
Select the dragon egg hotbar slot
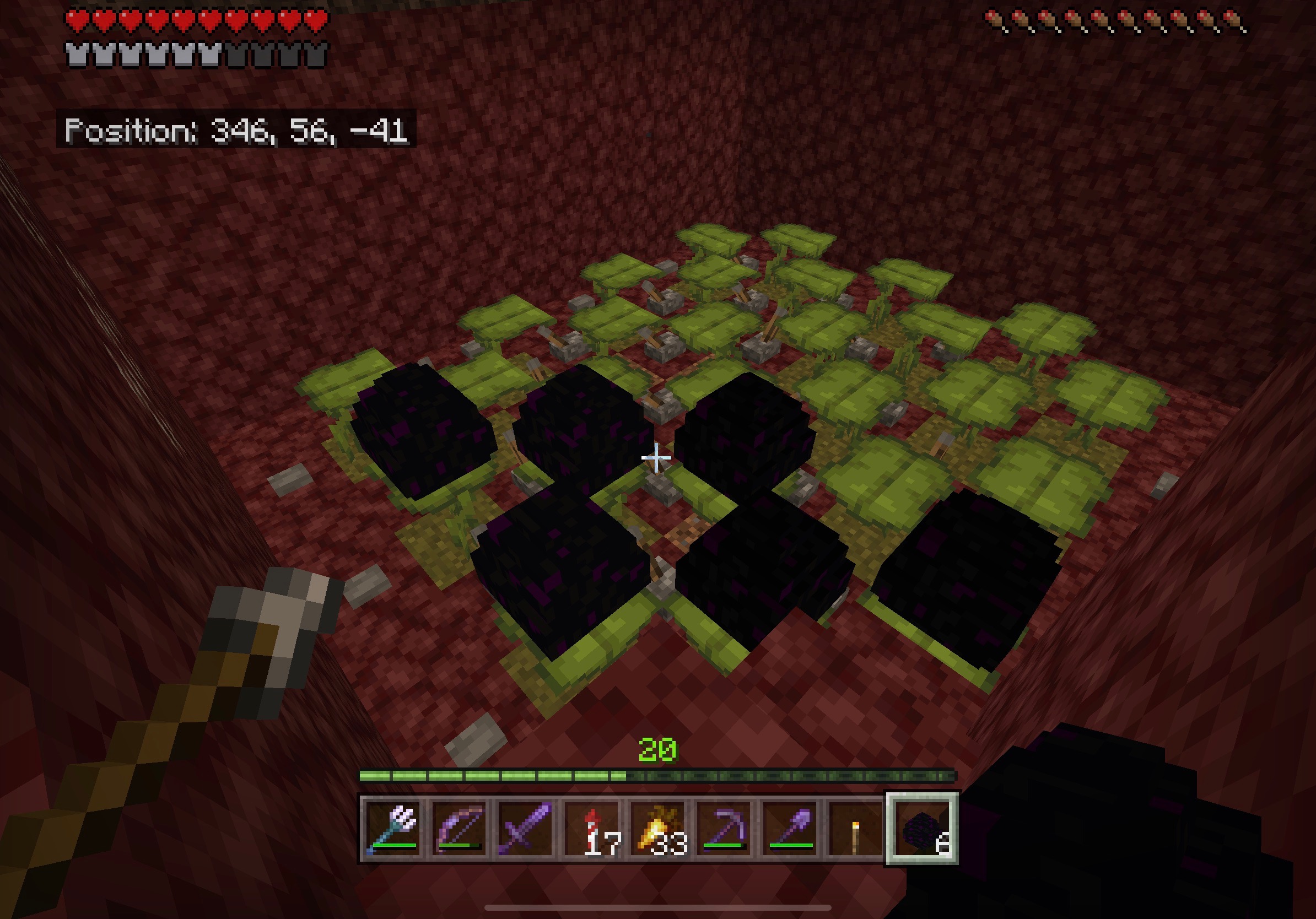(x=922, y=829)
